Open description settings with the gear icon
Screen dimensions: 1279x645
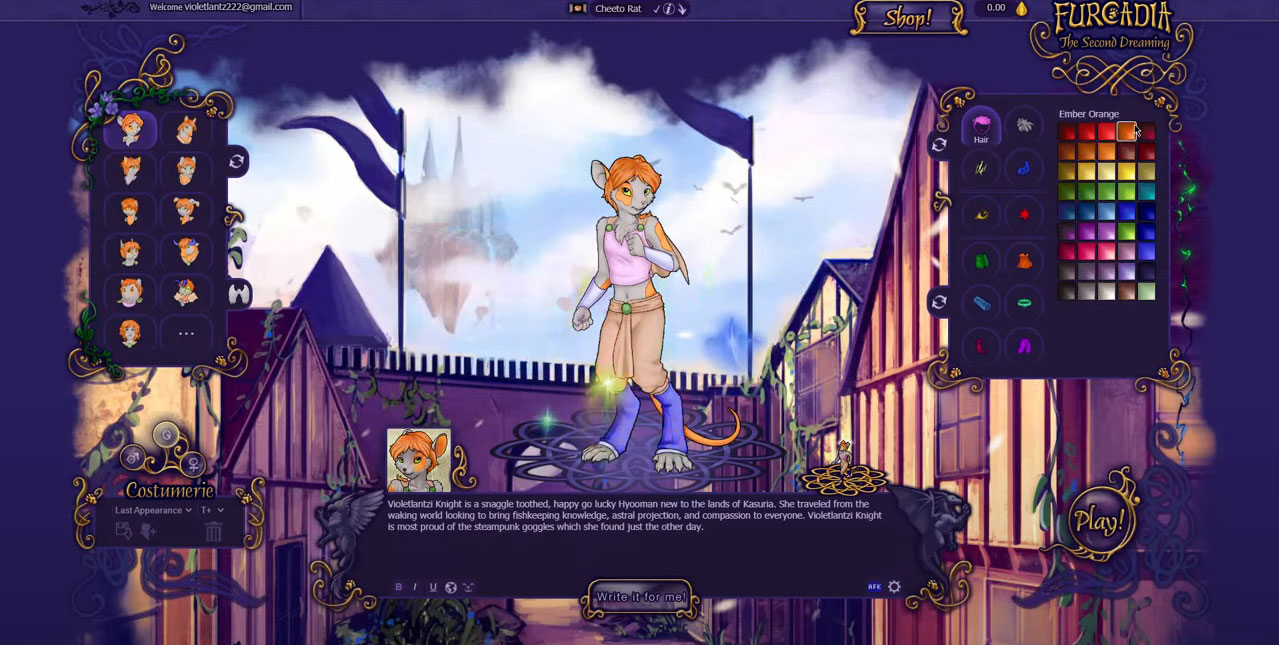(x=894, y=587)
